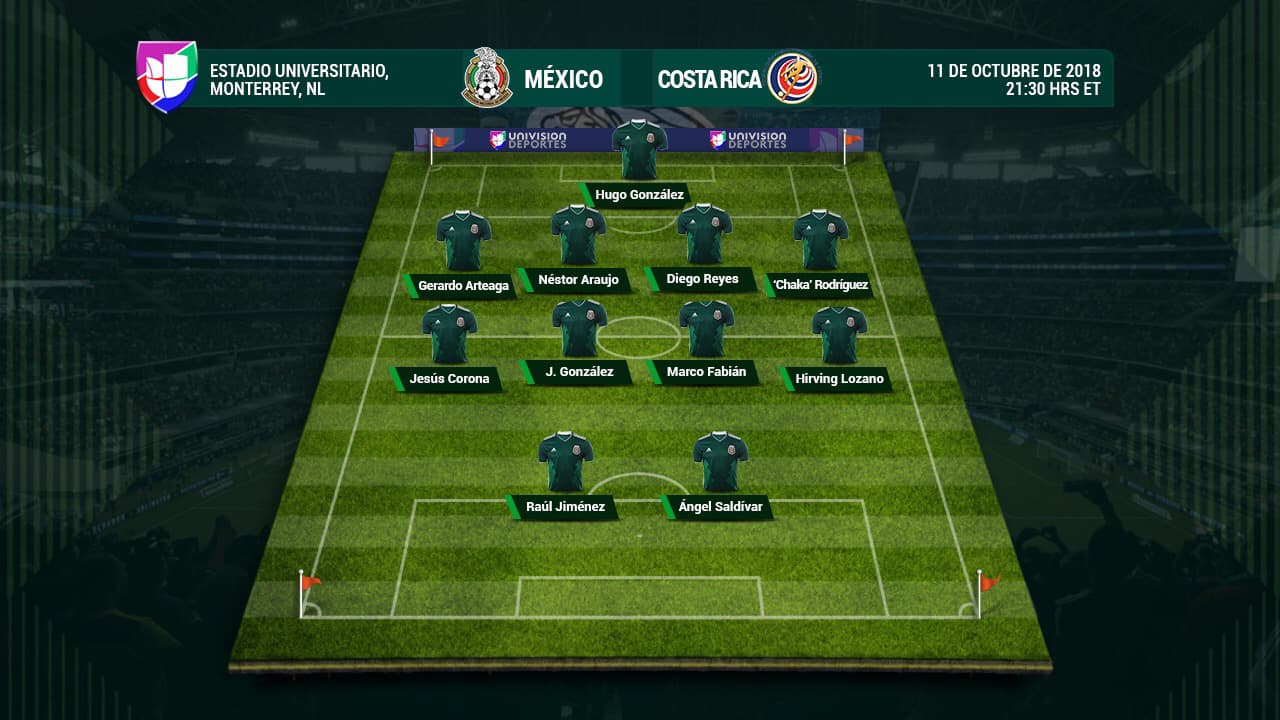Select the 'Chaka' Rodríguez label
Viewport: 1280px width, 720px height.
coord(819,286)
